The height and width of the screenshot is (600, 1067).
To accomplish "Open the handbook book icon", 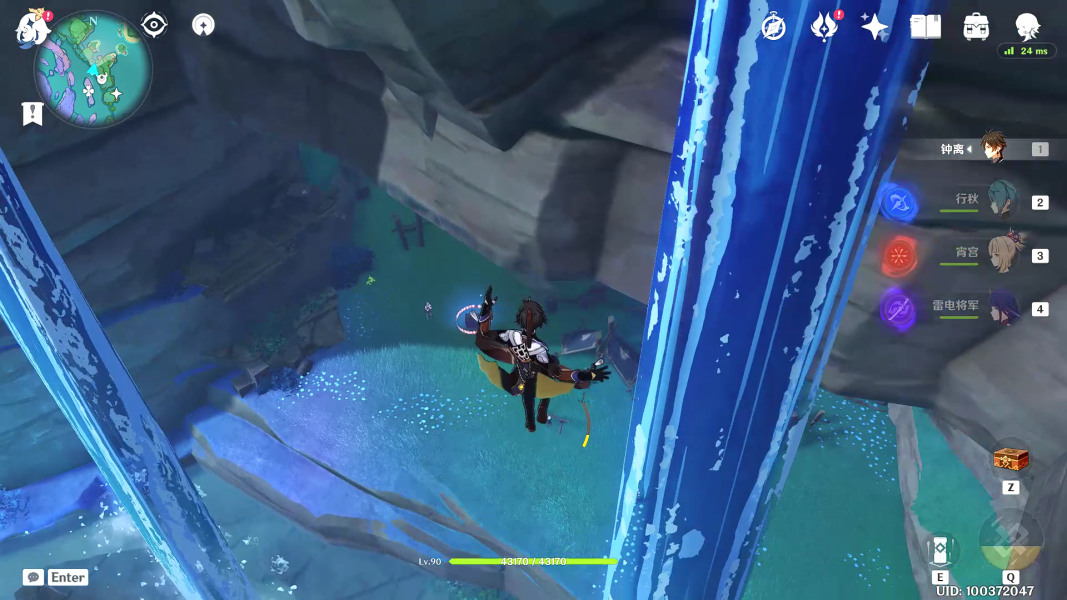I will pos(925,27).
